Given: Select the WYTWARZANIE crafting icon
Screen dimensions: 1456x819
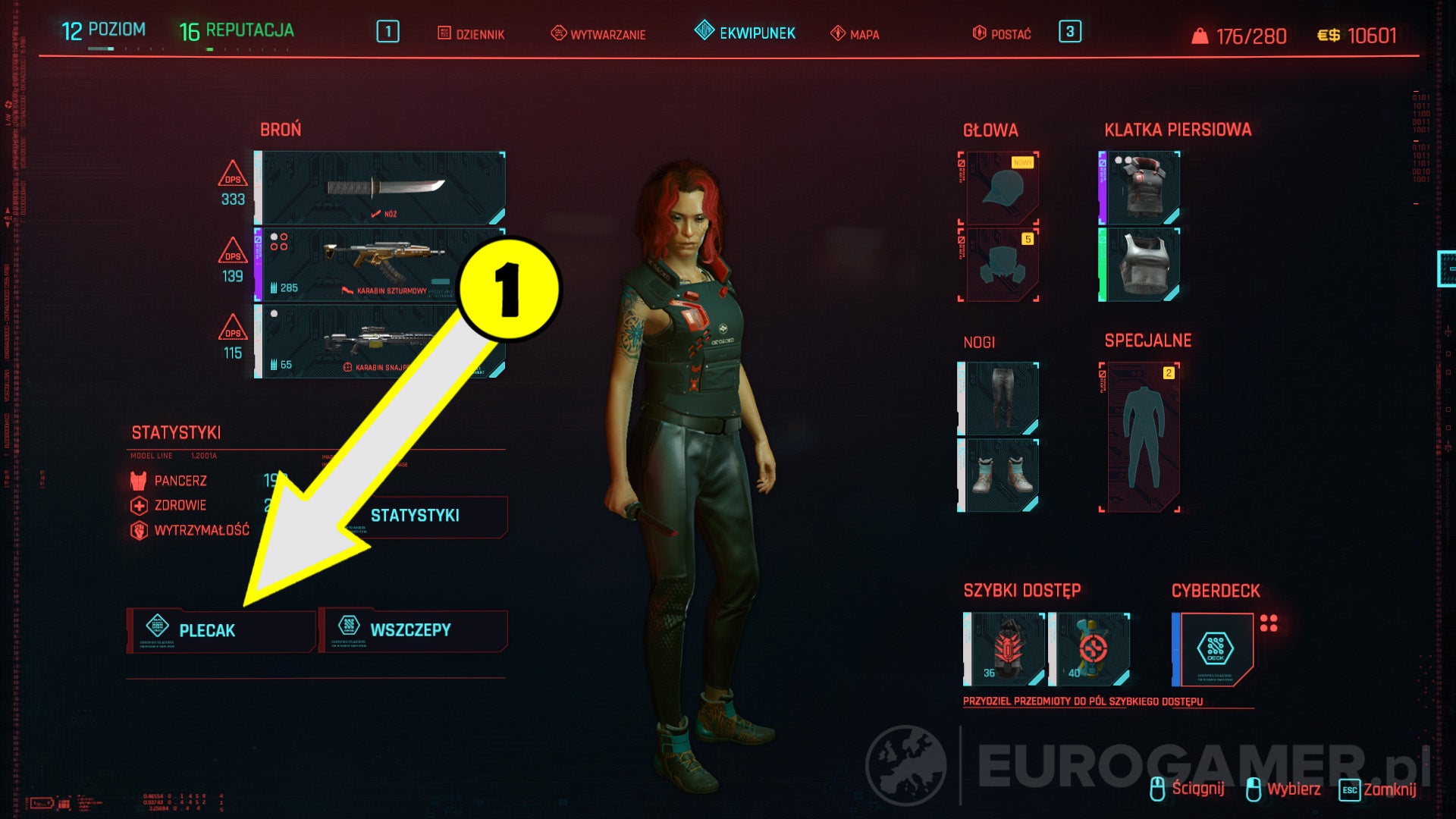Looking at the screenshot, I should [x=559, y=33].
